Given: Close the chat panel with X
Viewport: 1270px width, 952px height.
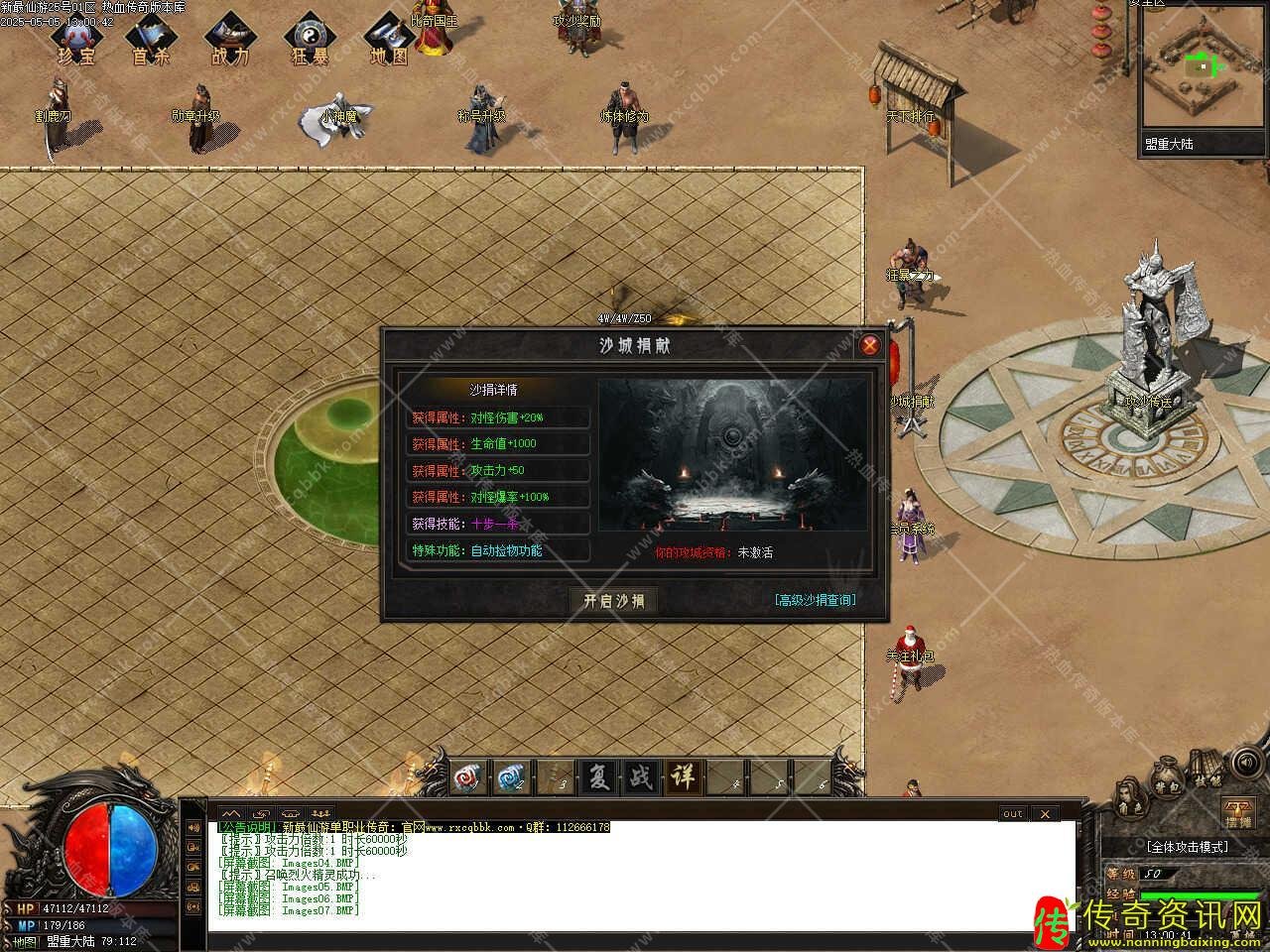Looking at the screenshot, I should click(1044, 814).
